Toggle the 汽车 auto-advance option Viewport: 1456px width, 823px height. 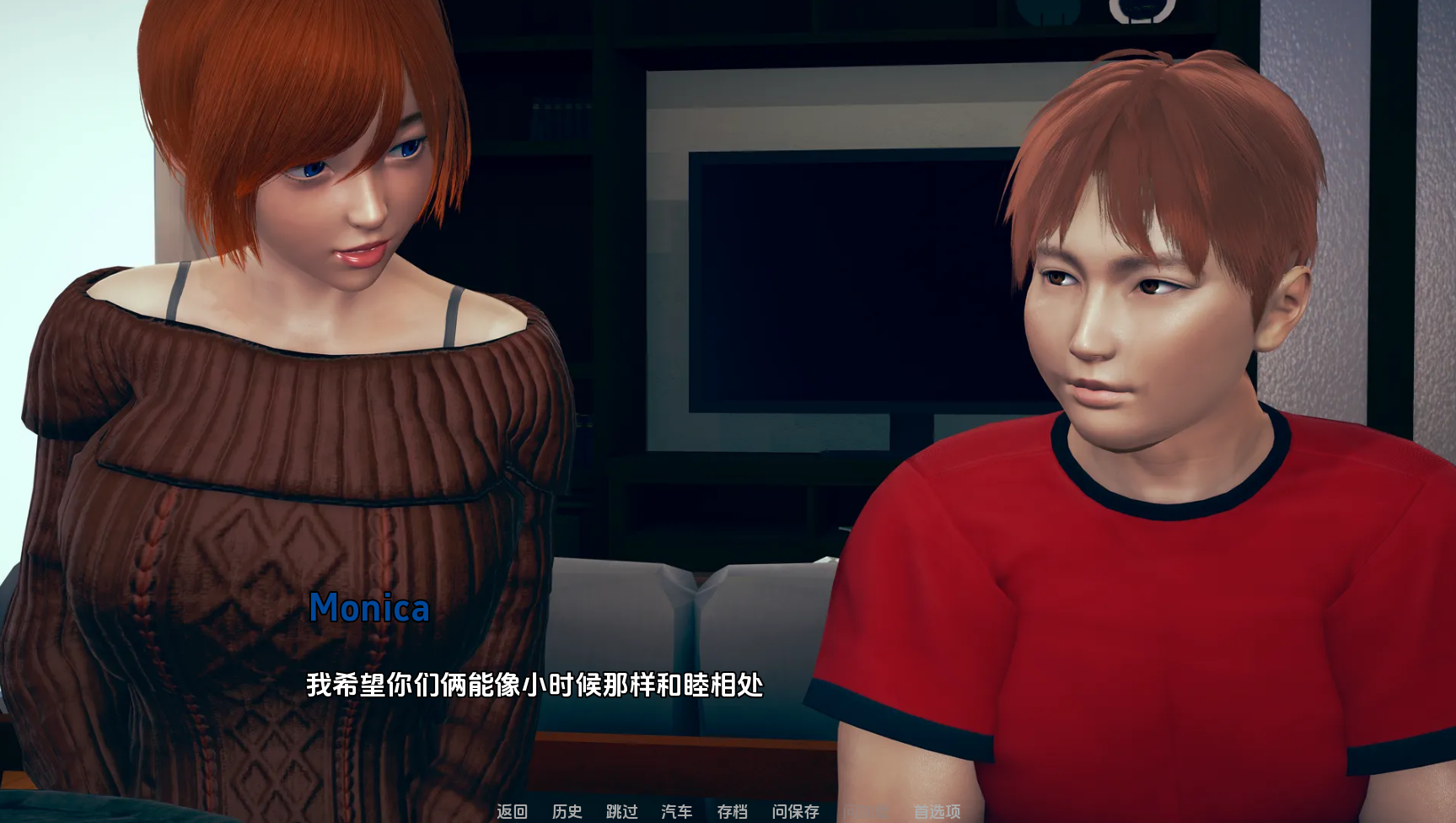point(676,811)
